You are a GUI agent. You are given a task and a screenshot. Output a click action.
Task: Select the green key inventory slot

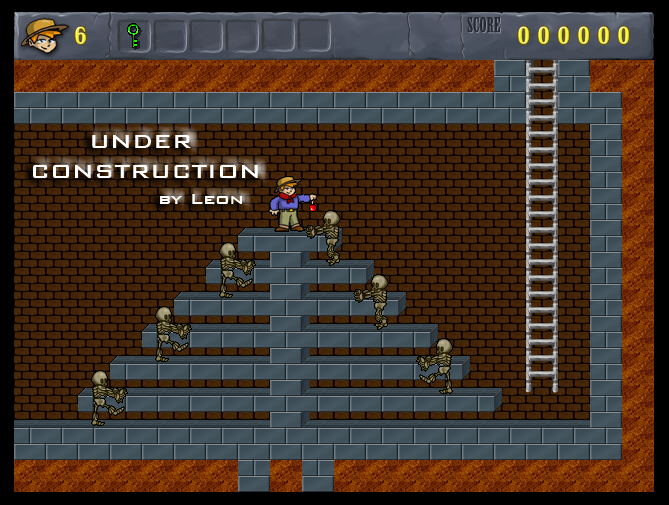(x=133, y=36)
